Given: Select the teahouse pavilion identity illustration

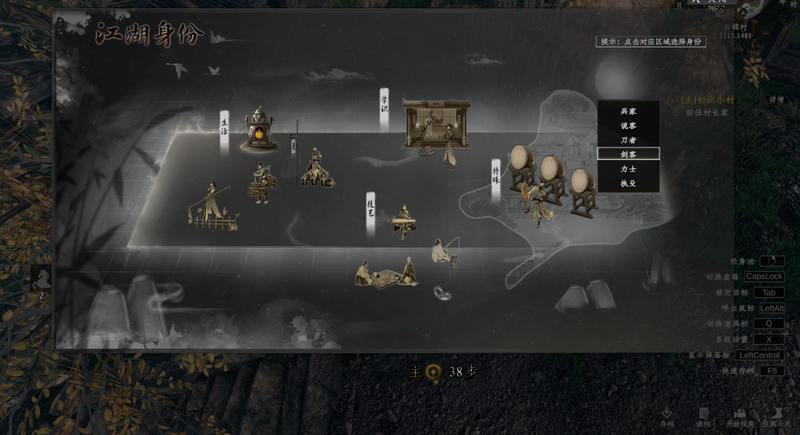Looking at the screenshot, I should point(436,124).
